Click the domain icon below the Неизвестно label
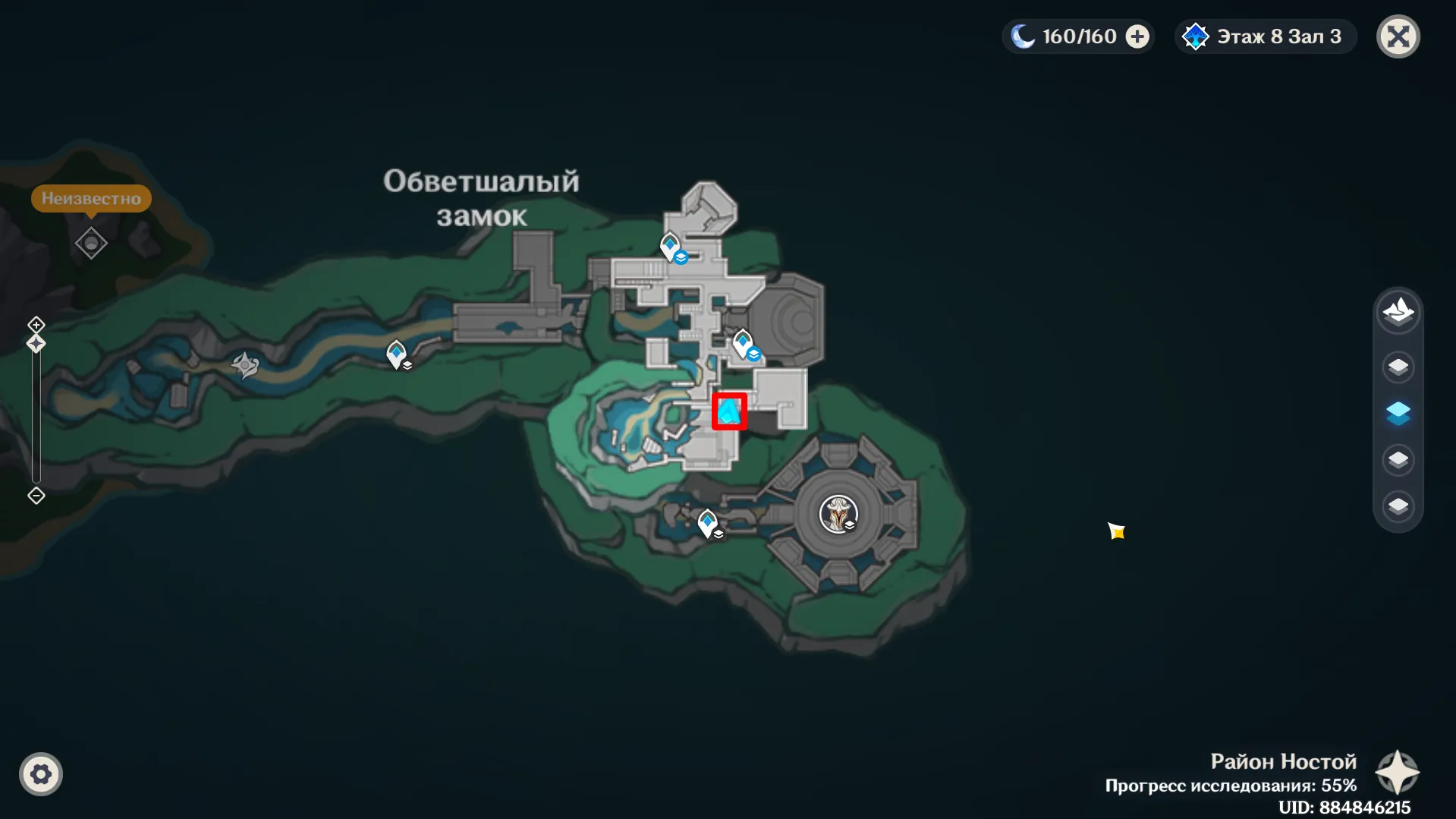 91,244
